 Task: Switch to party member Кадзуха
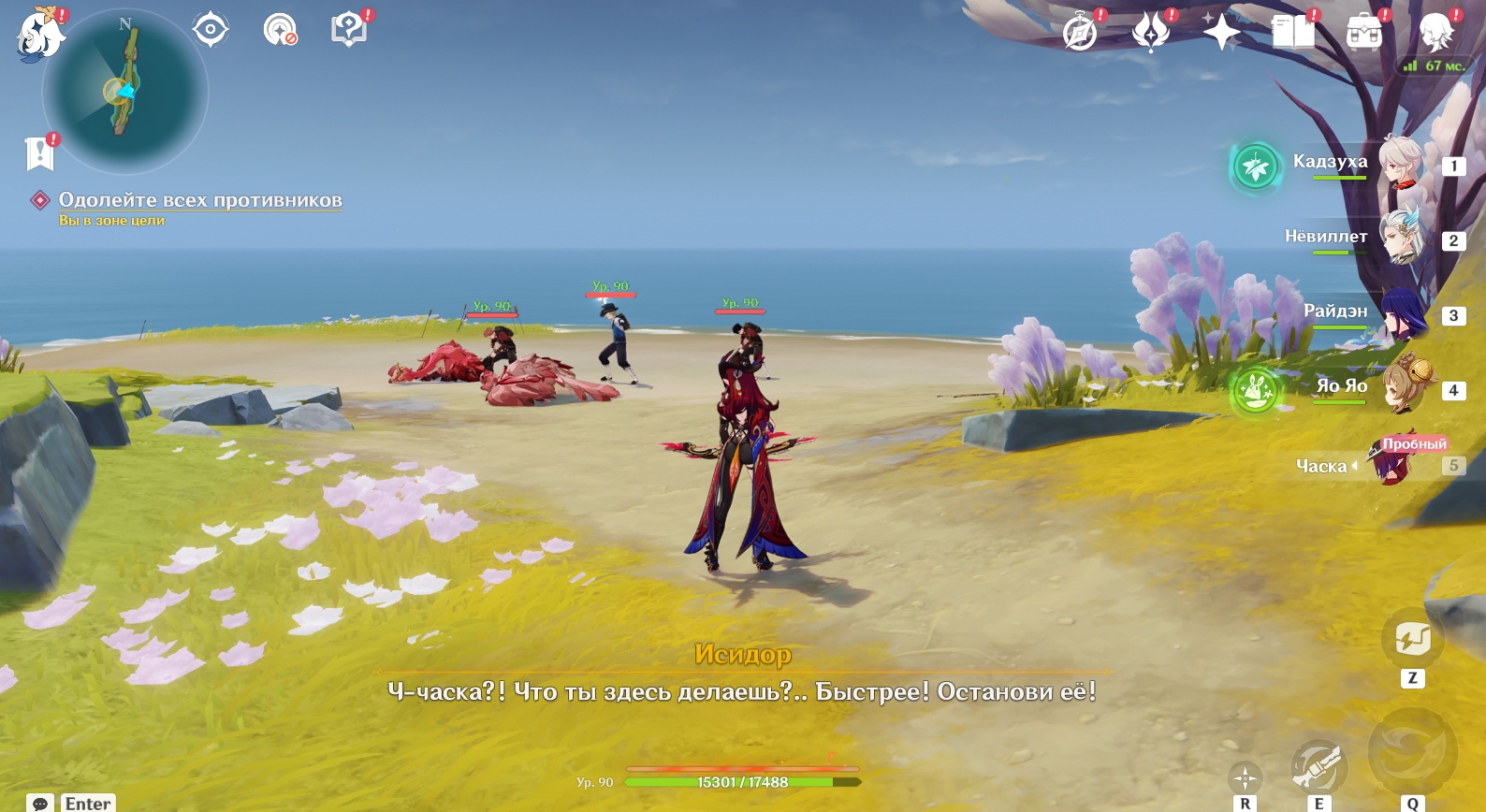tap(1400, 164)
